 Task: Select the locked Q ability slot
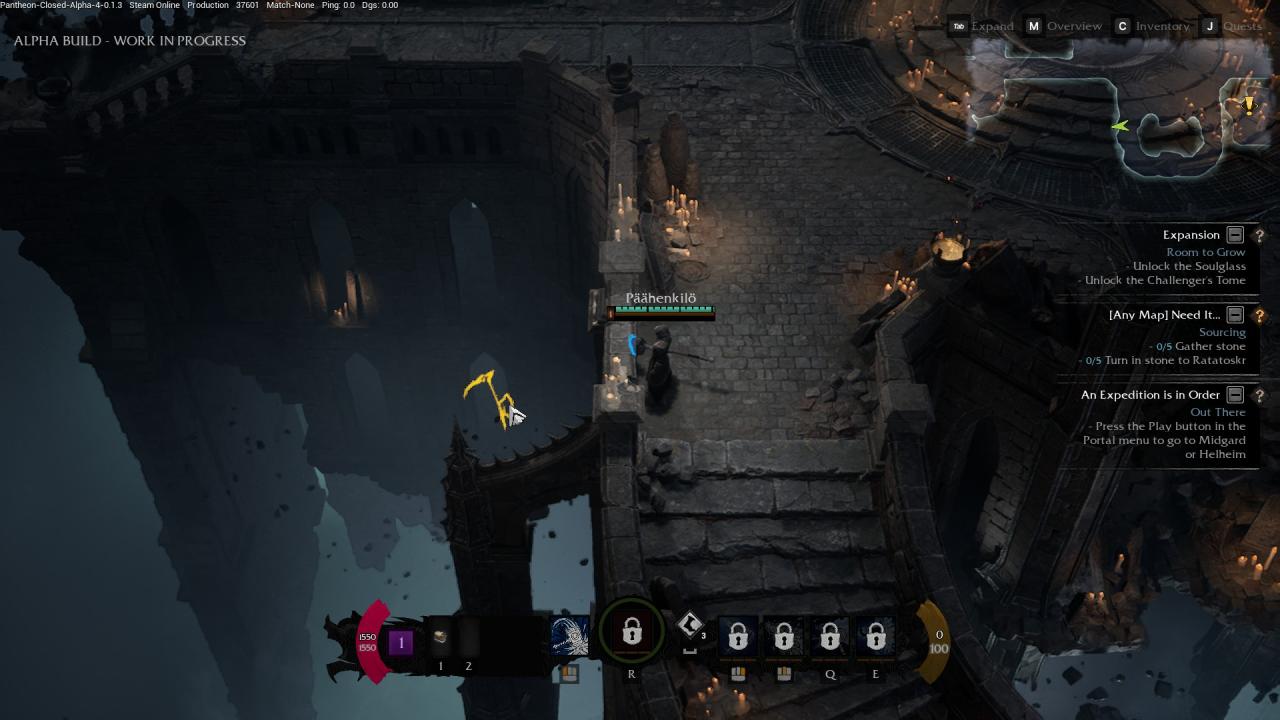[x=830, y=636]
